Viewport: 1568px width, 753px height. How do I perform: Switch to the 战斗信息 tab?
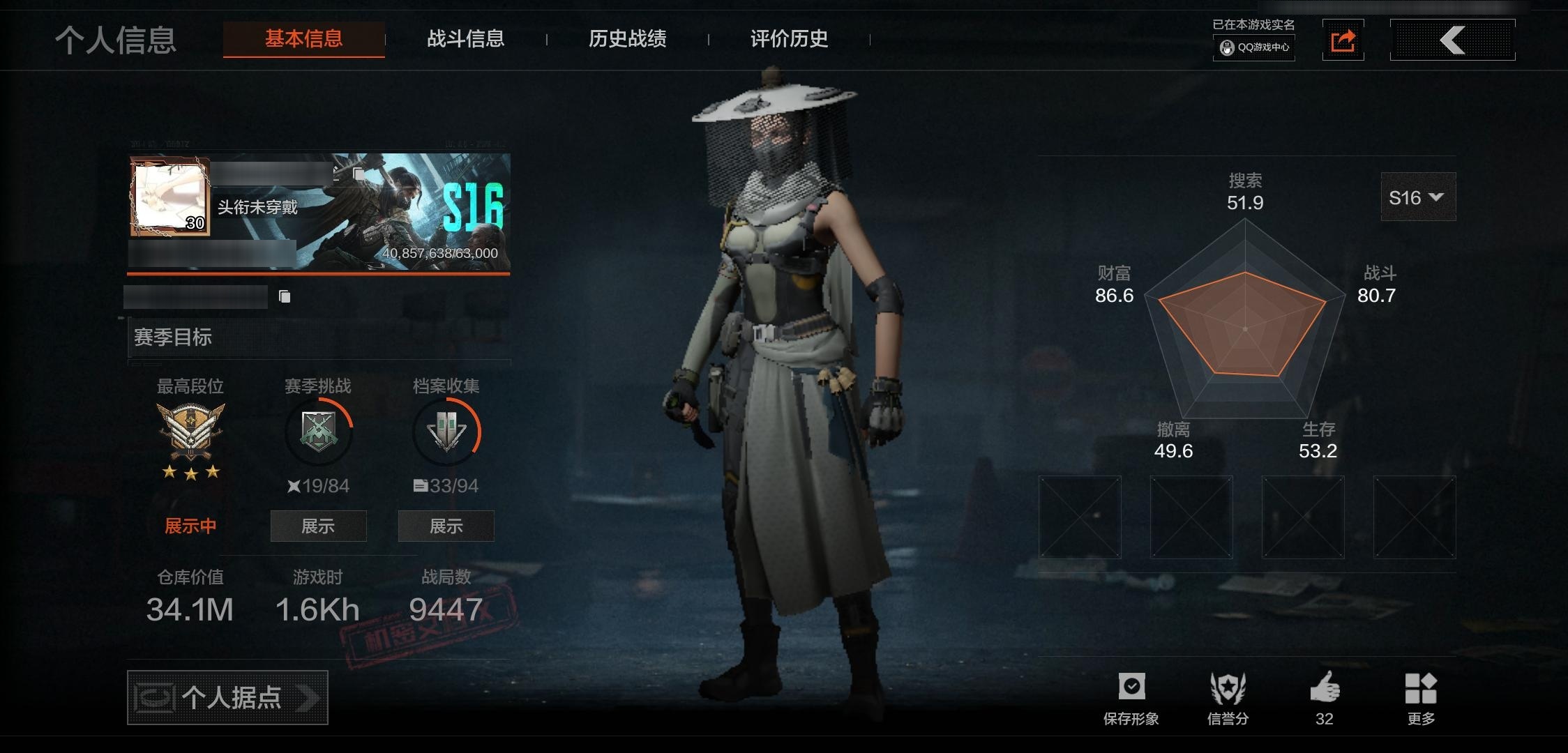(x=466, y=40)
